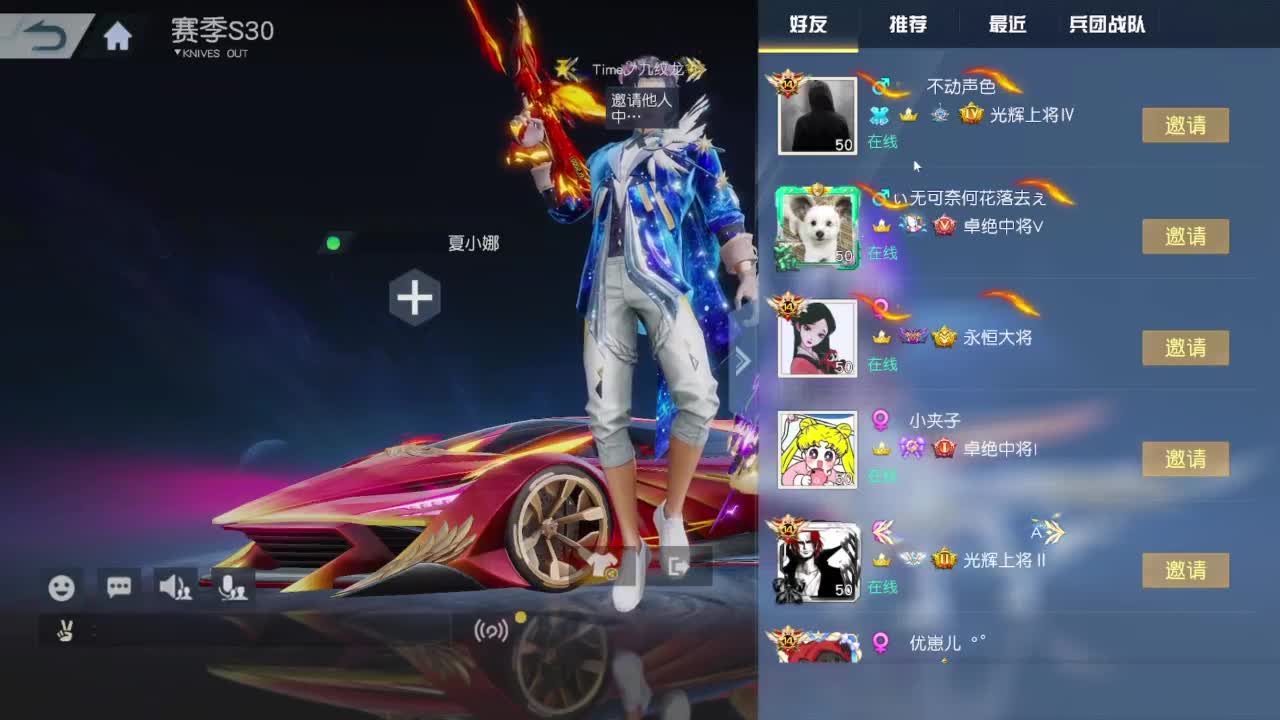Viewport: 1280px width, 720px height.
Task: Mute voice output with the speaker icon
Action: [x=173, y=589]
